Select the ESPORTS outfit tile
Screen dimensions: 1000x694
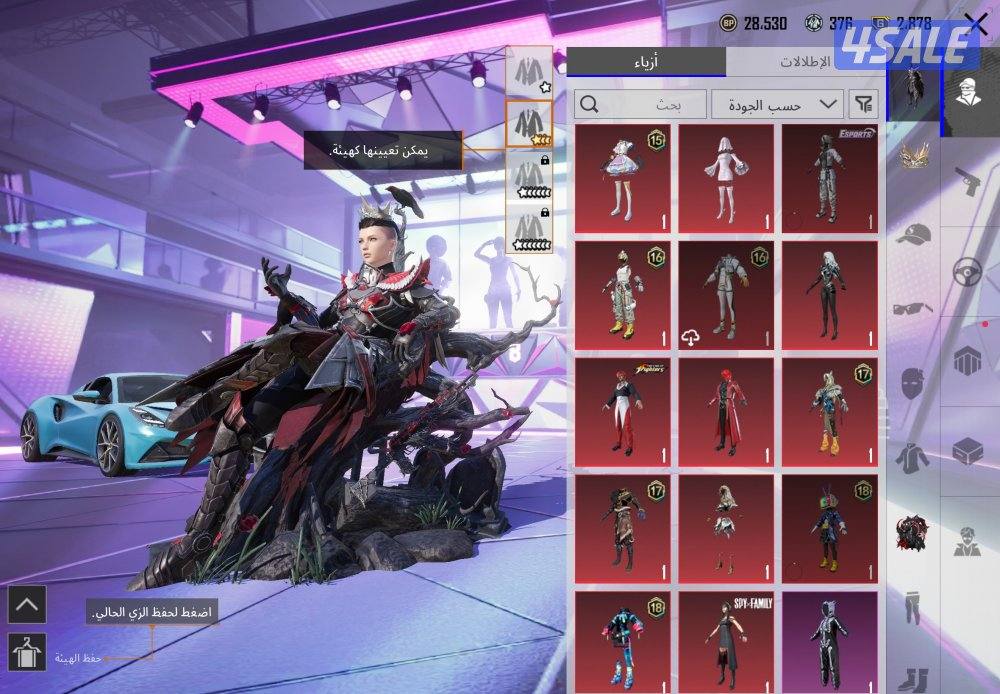[x=829, y=176]
